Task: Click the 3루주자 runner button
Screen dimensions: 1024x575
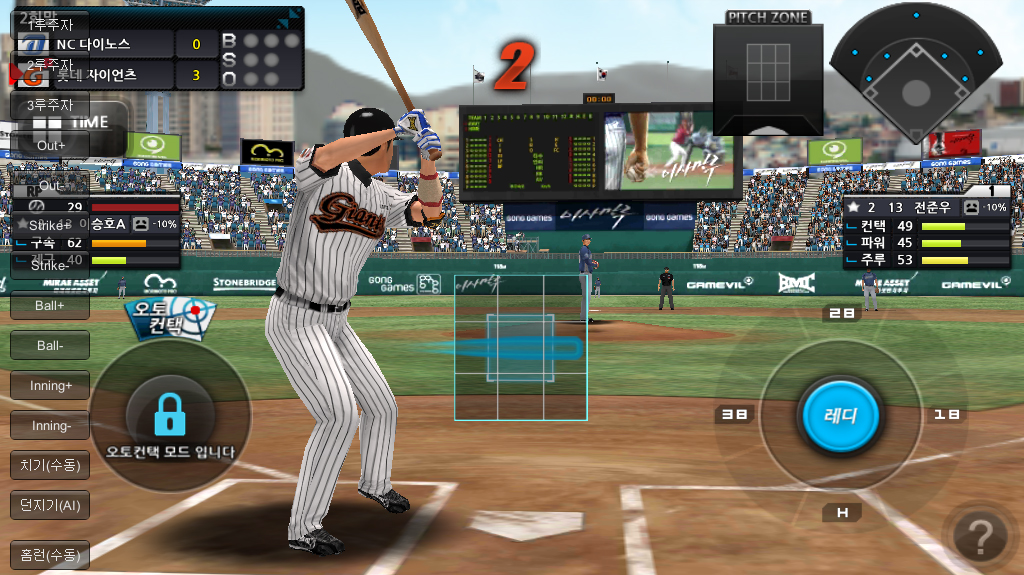Action: (50, 105)
